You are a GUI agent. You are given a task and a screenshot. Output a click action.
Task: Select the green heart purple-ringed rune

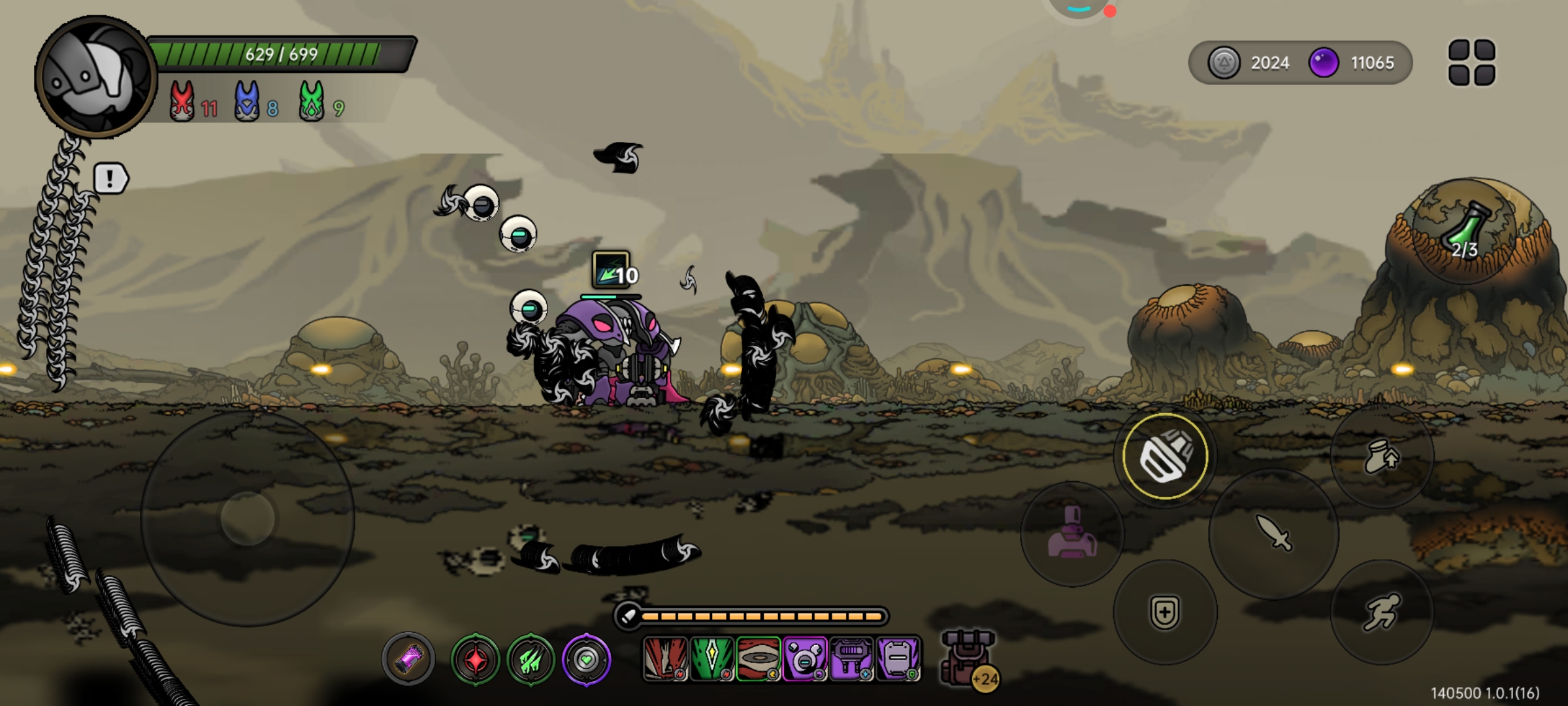pos(586,660)
